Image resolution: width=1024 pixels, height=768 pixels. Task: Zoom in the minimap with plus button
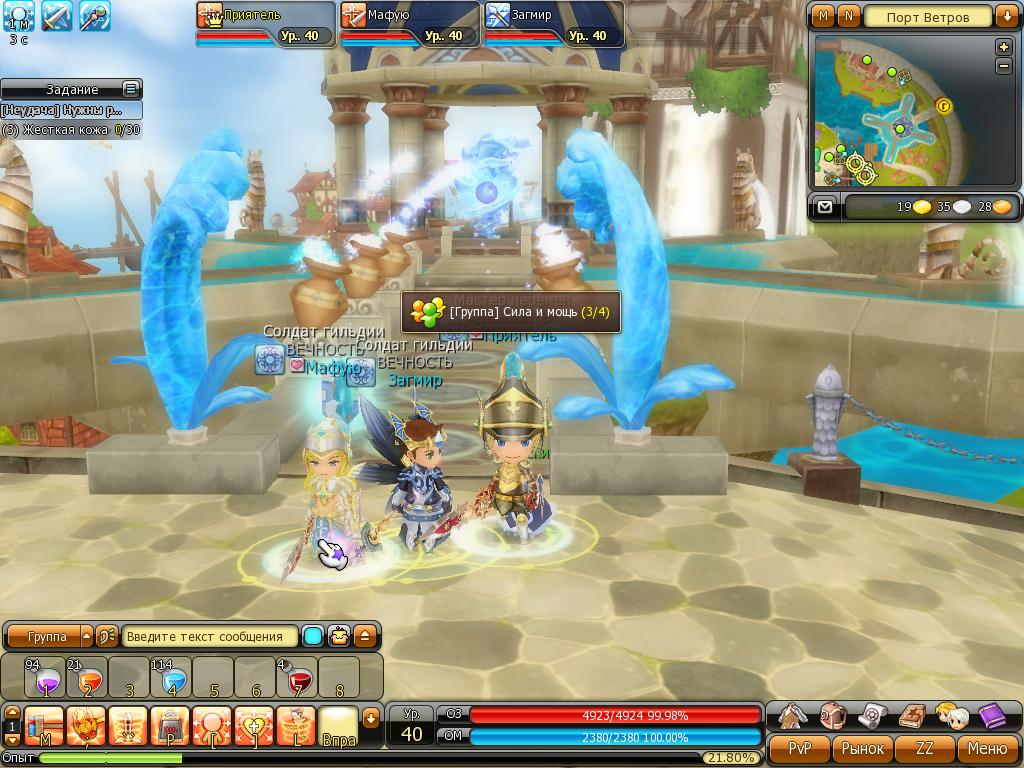(x=1004, y=48)
